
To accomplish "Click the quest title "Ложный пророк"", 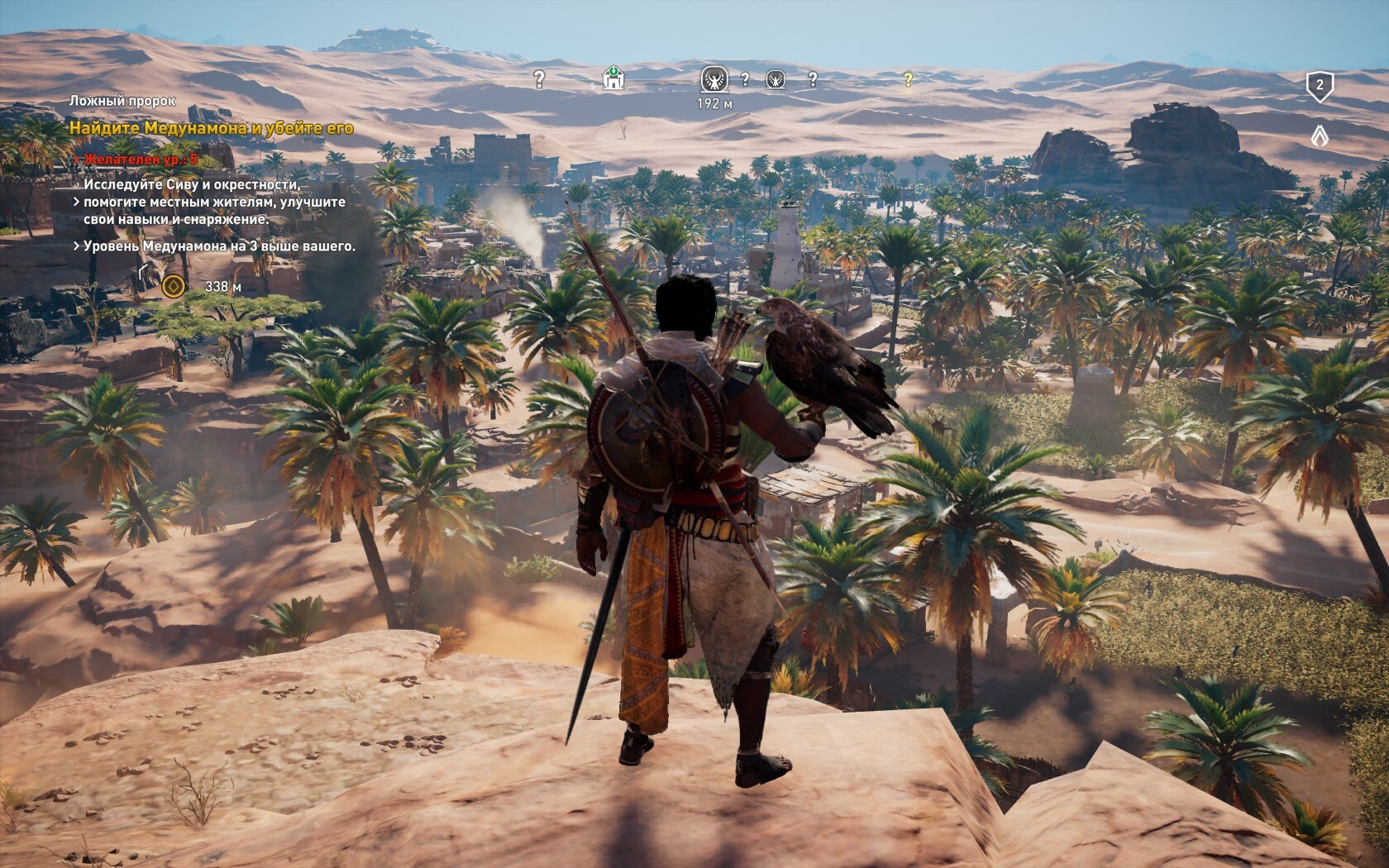I will [x=122, y=101].
